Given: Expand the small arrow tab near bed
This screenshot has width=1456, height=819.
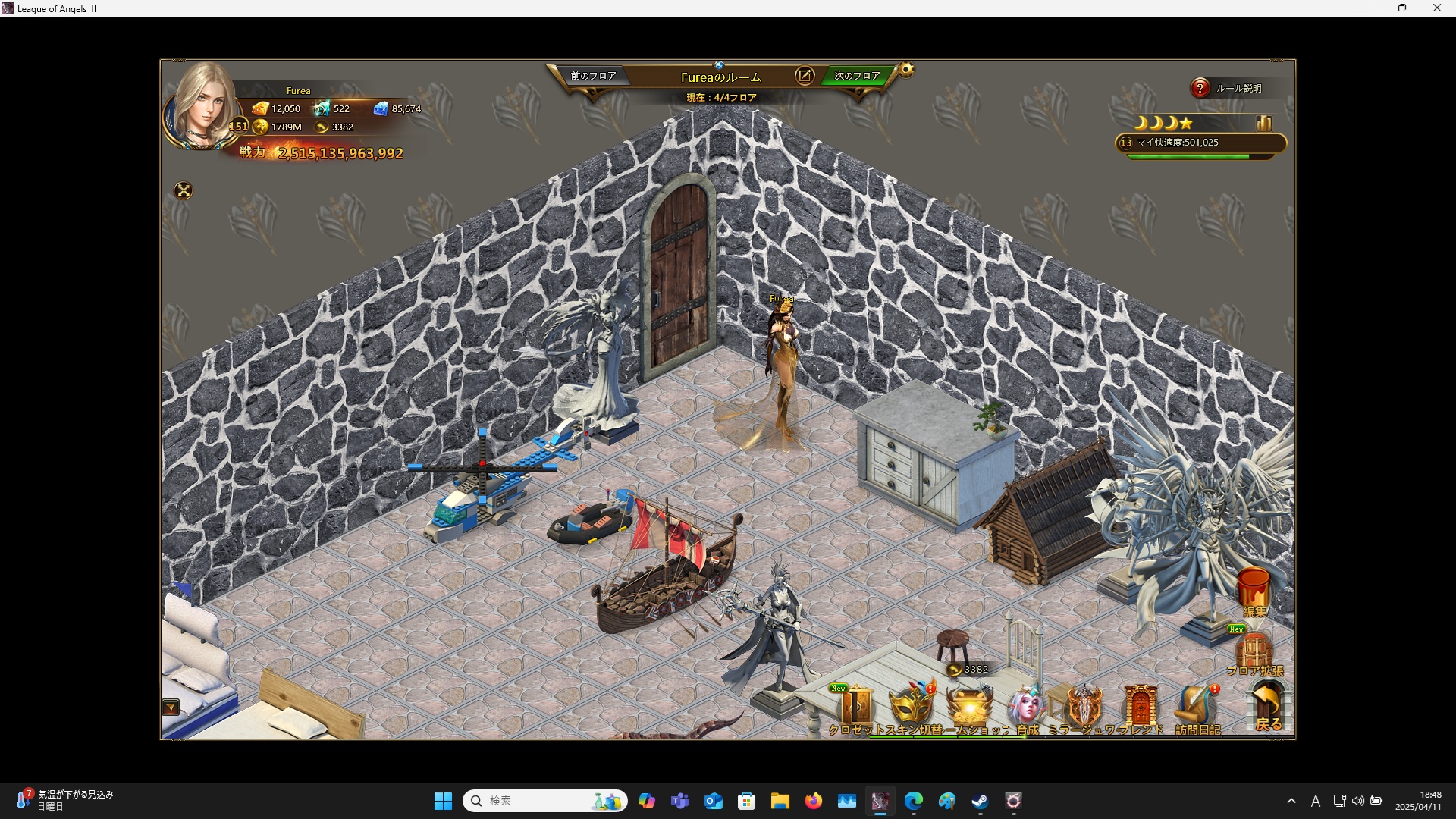Looking at the screenshot, I should coord(171,708).
